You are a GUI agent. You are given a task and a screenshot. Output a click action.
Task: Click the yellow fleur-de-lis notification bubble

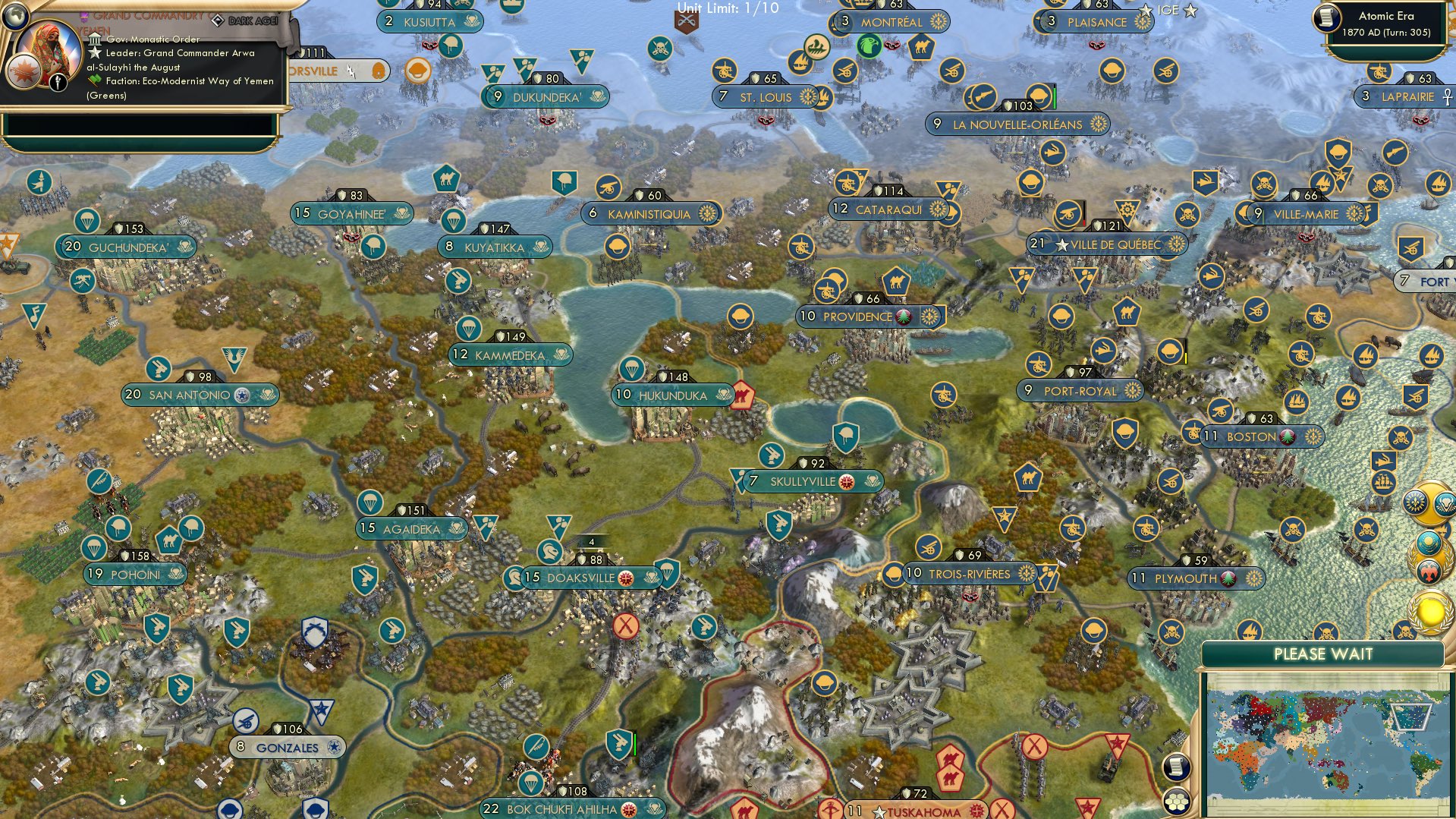1416,503
